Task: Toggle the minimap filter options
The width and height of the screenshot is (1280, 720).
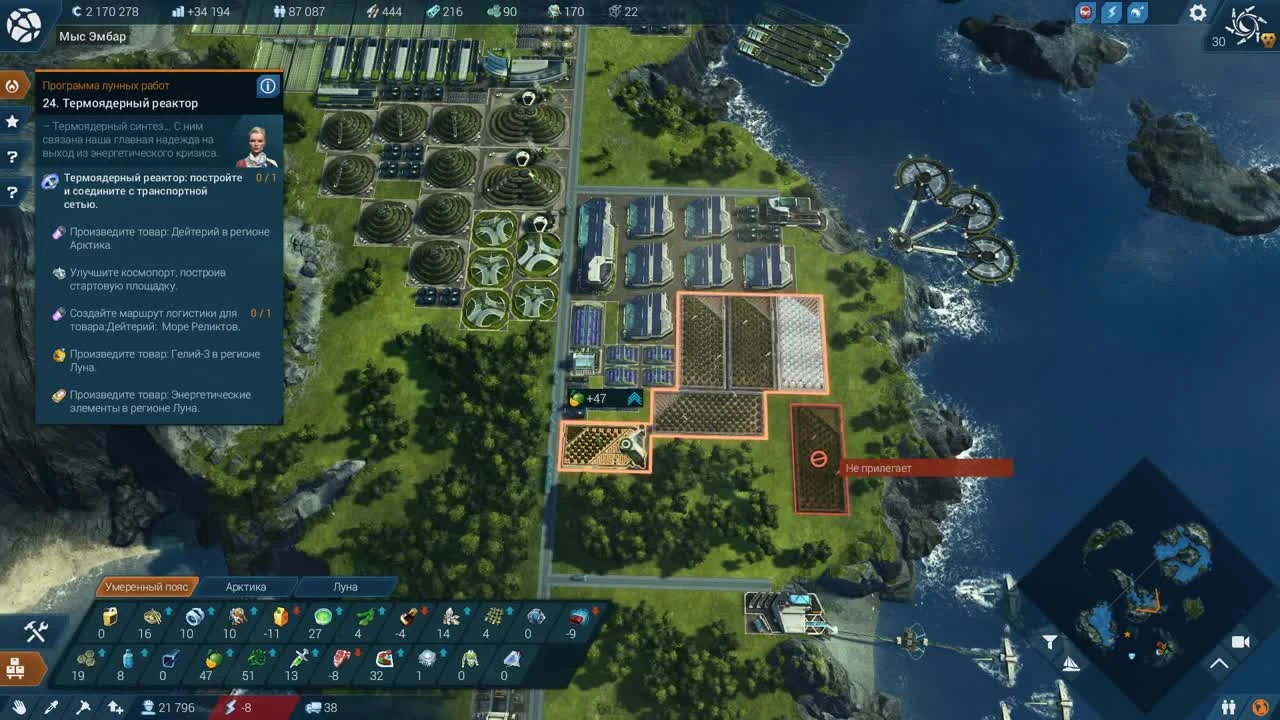Action: (1048, 640)
